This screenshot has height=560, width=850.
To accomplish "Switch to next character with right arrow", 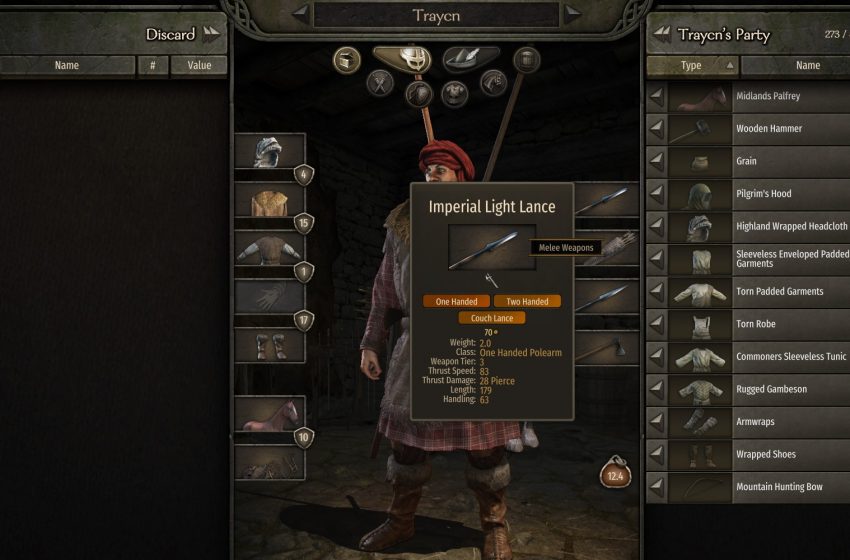I will pyautogui.click(x=572, y=14).
